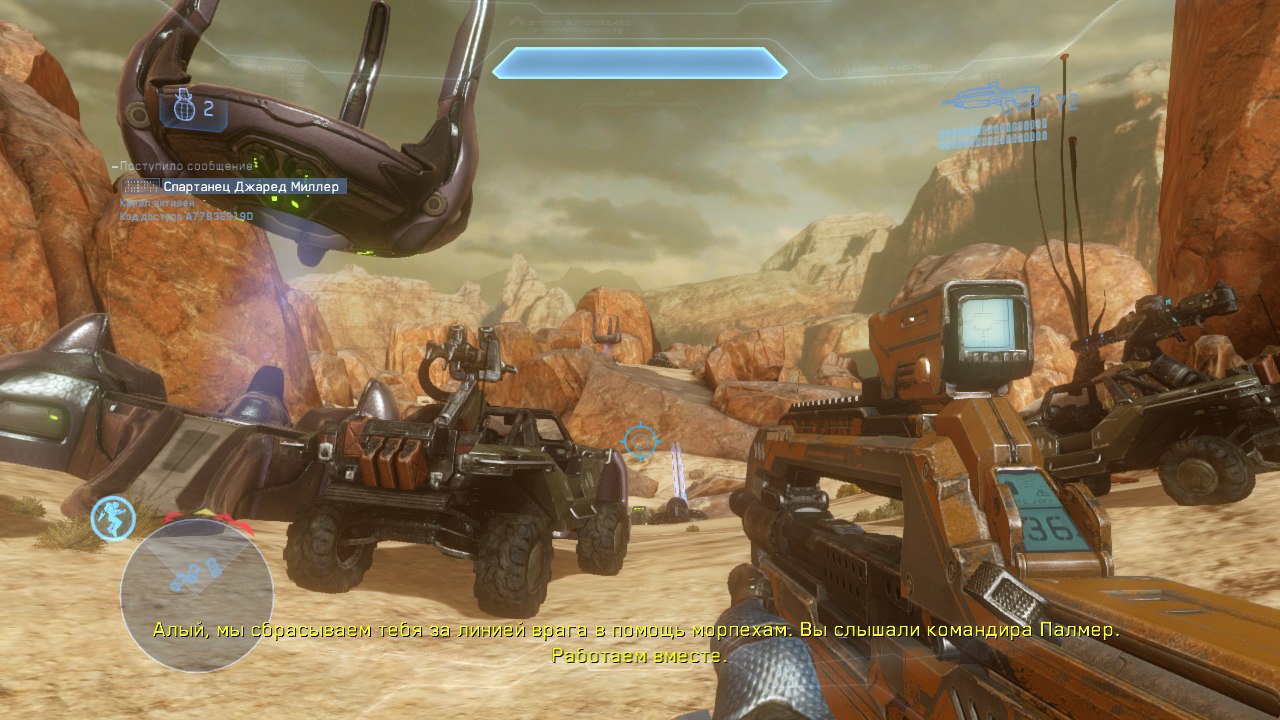Activate the armor ability sprint icon
The height and width of the screenshot is (720, 1280).
point(113,518)
